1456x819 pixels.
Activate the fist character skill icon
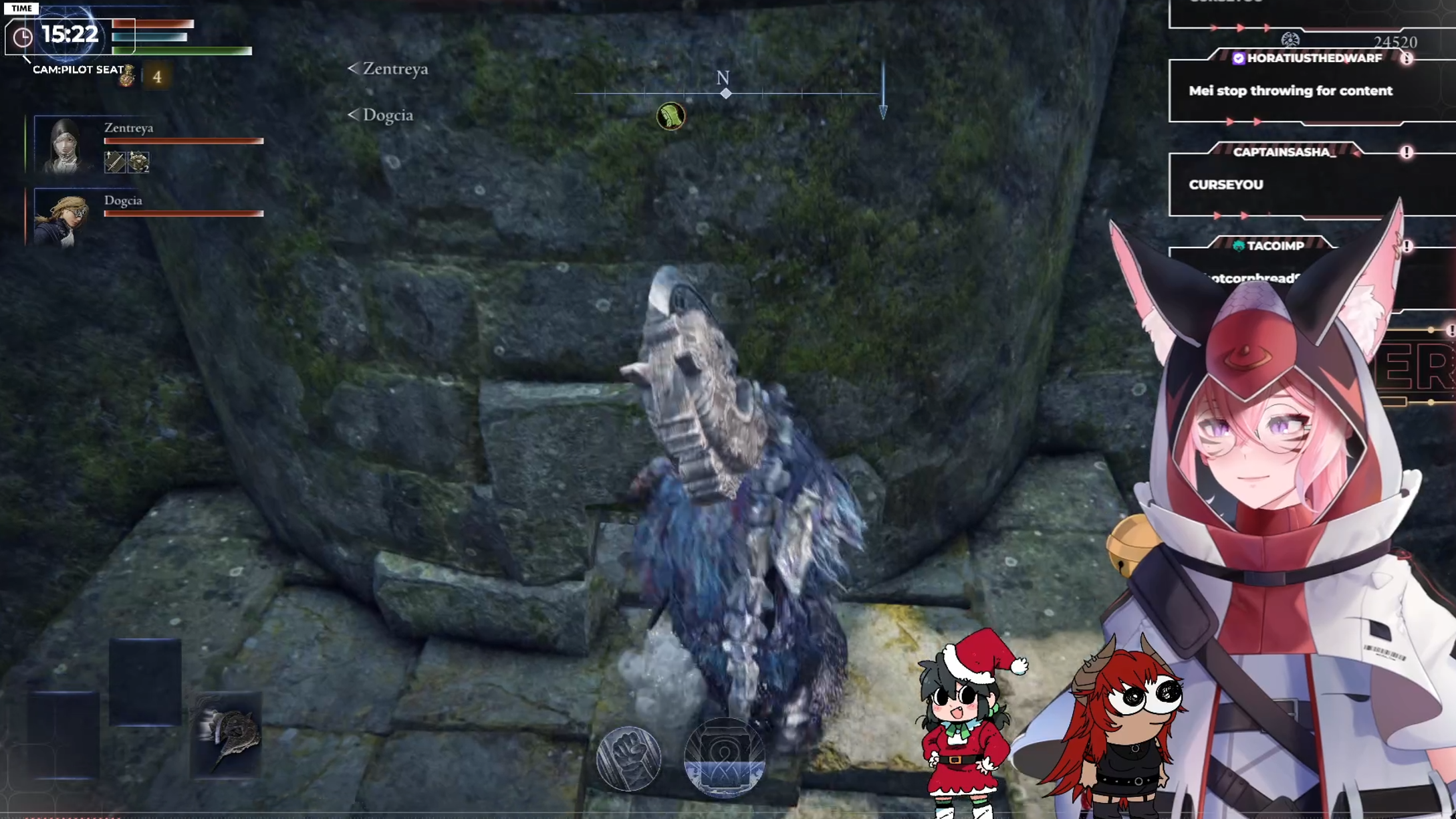coord(628,758)
